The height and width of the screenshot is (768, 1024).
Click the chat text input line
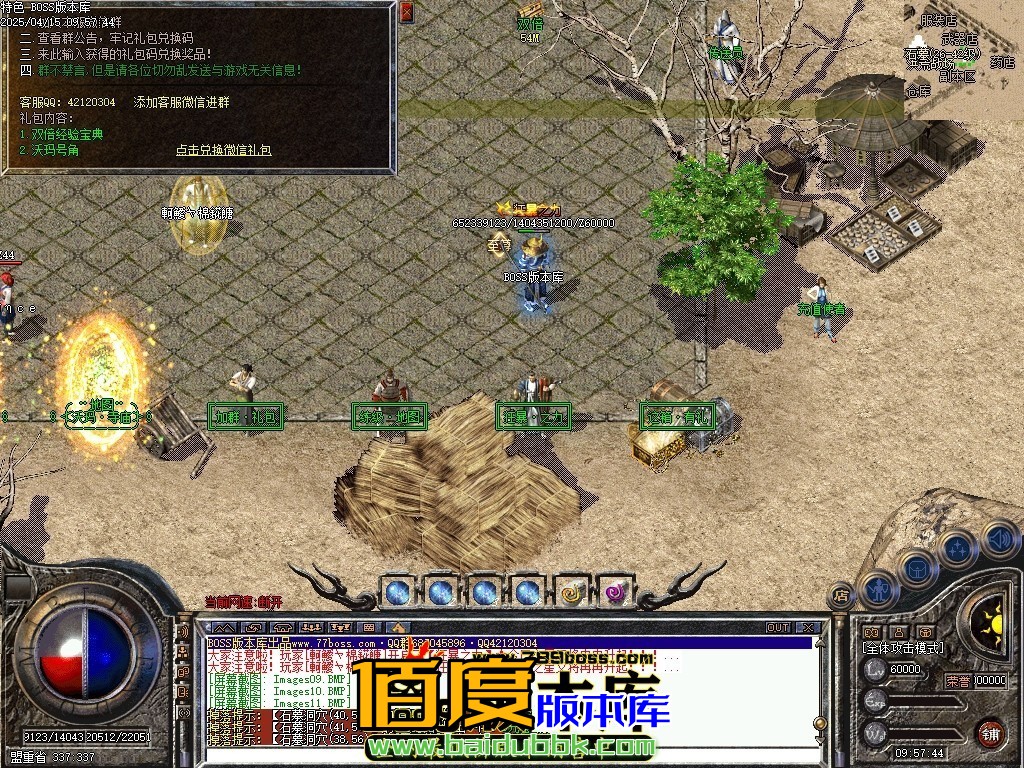click(500, 755)
